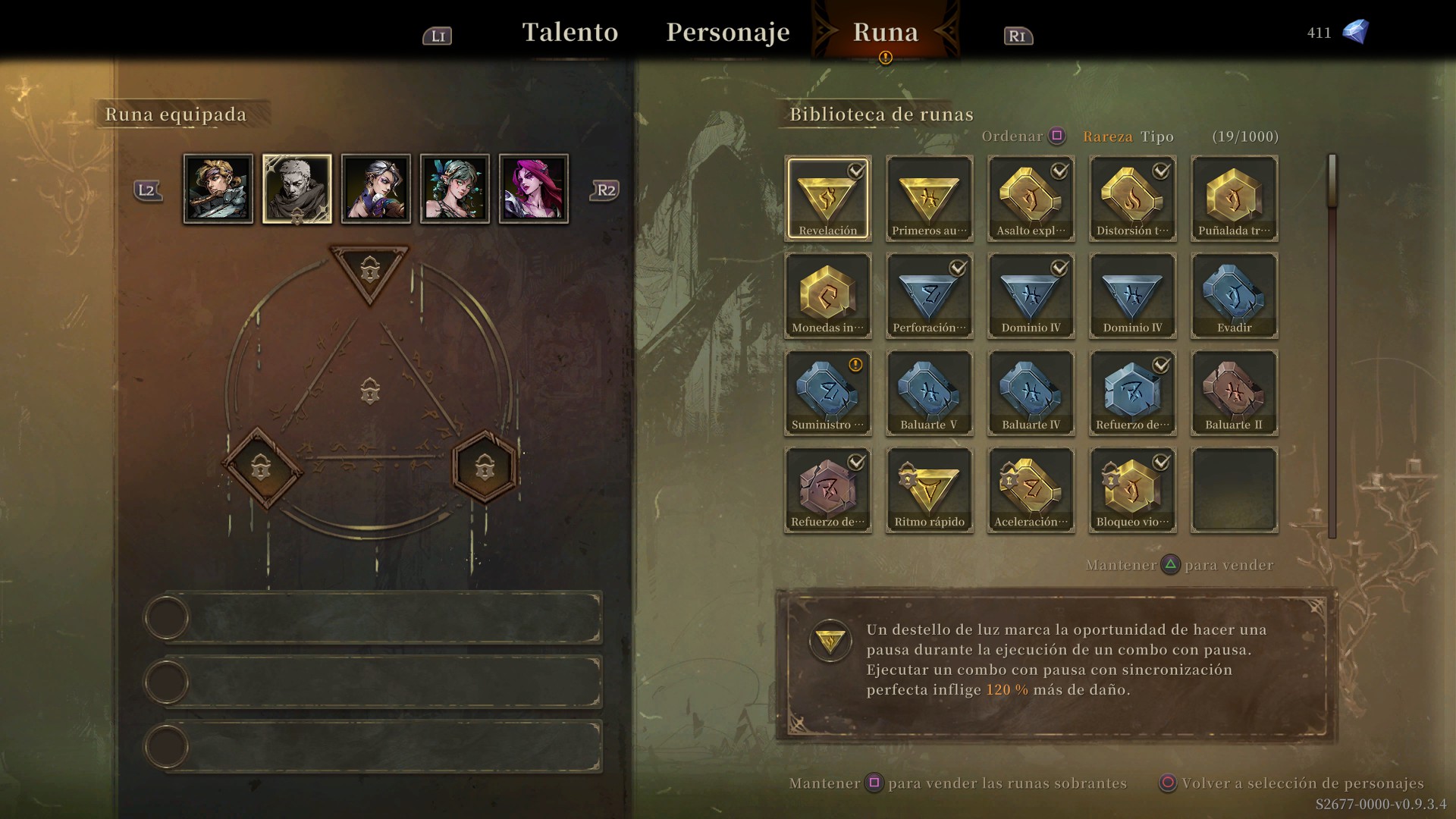Viewport: 1456px width, 819px height.
Task: Sort the rune library by Tipo
Action: point(1157,136)
